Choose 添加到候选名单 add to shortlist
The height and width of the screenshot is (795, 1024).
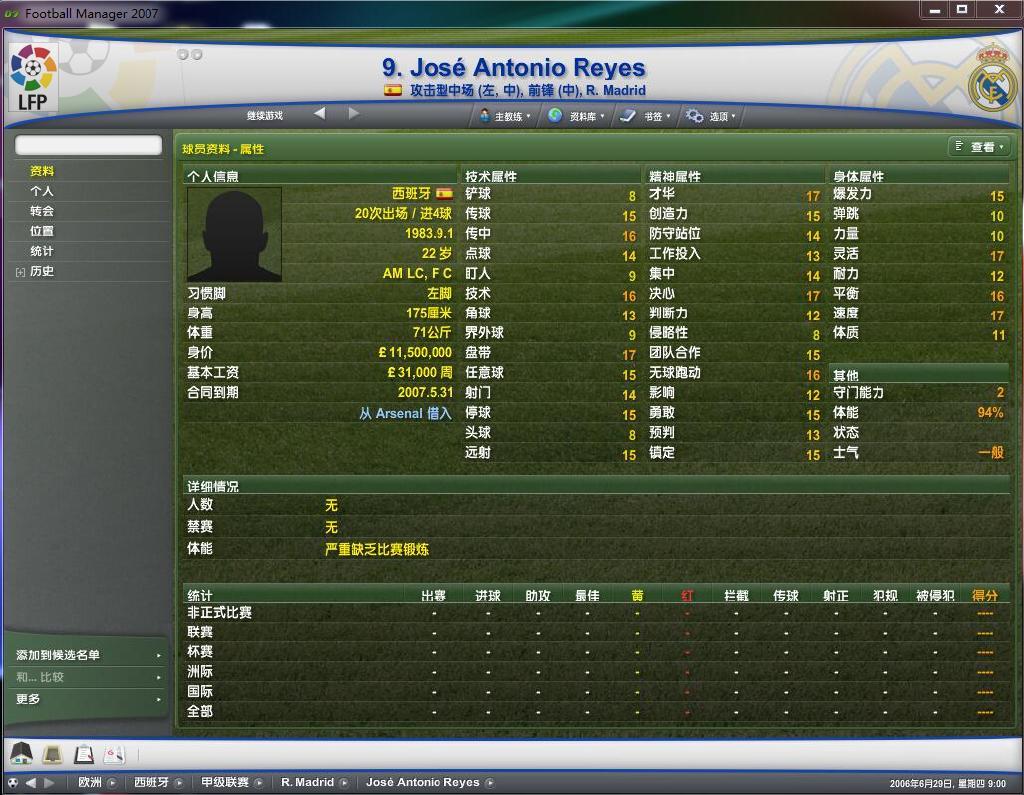(x=58, y=655)
